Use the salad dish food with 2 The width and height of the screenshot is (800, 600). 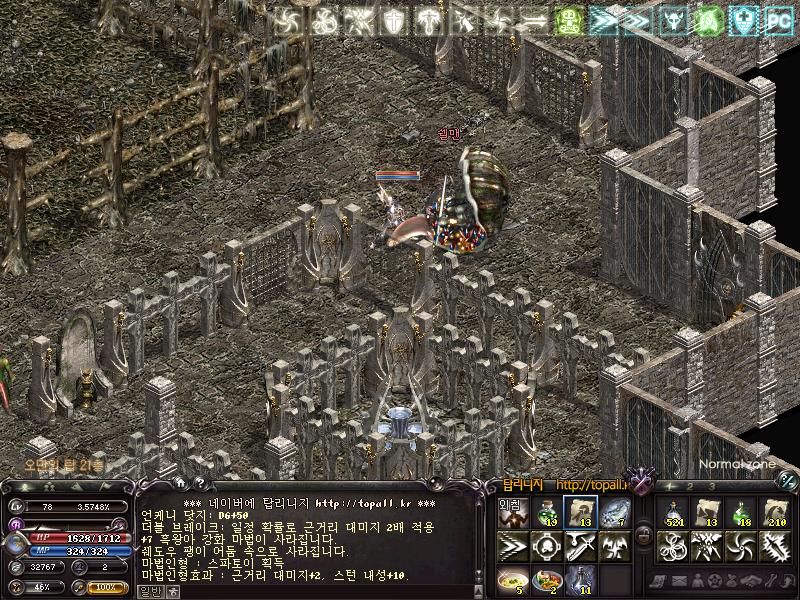(x=548, y=579)
